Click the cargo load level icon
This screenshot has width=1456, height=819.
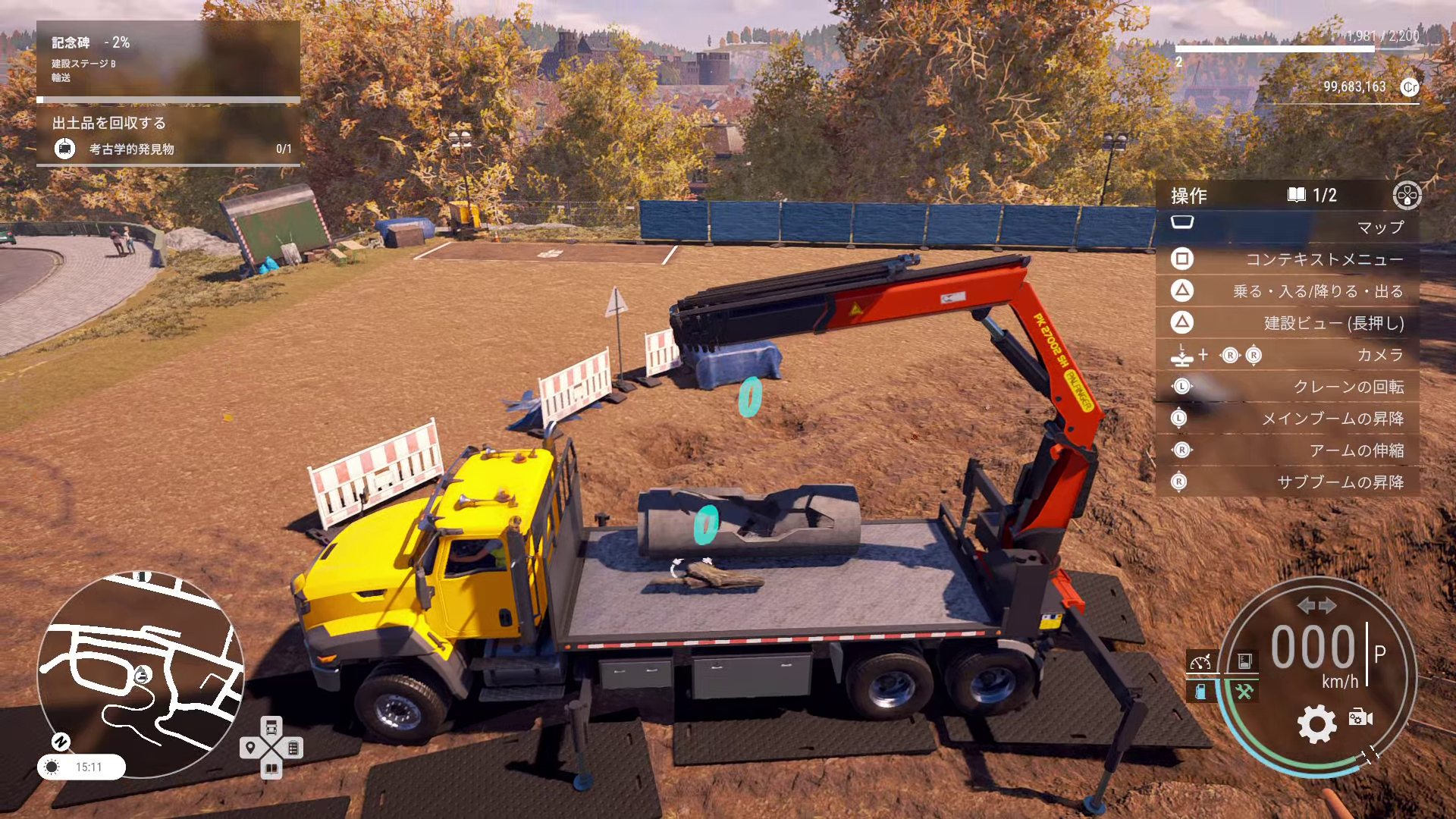coord(1244,661)
